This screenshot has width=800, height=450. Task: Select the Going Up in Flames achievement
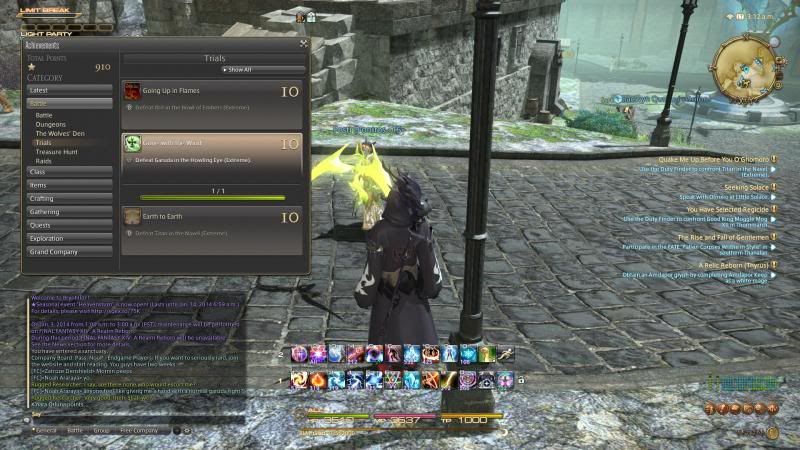point(211,97)
